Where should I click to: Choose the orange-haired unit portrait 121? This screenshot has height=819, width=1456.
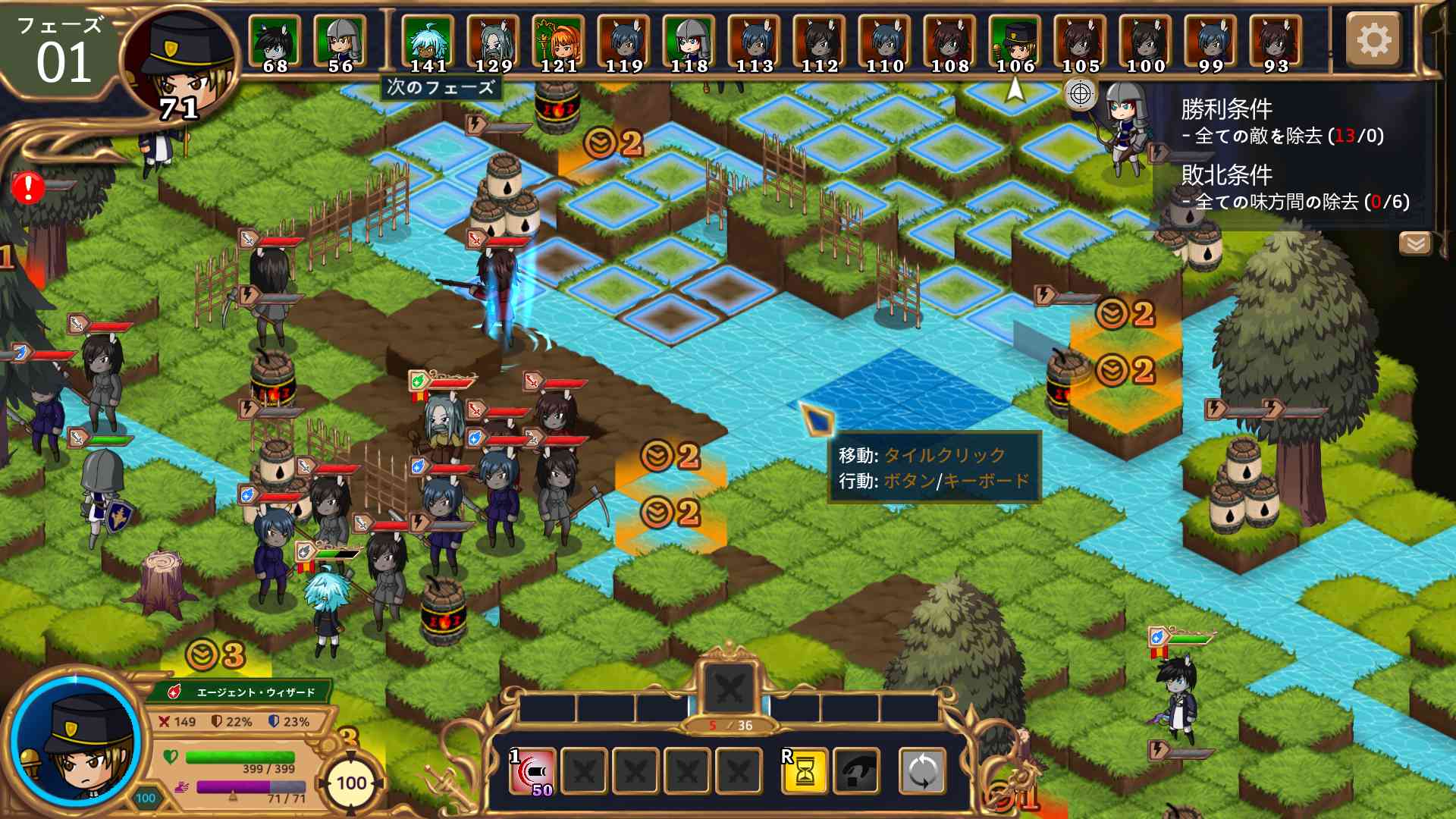tap(559, 42)
